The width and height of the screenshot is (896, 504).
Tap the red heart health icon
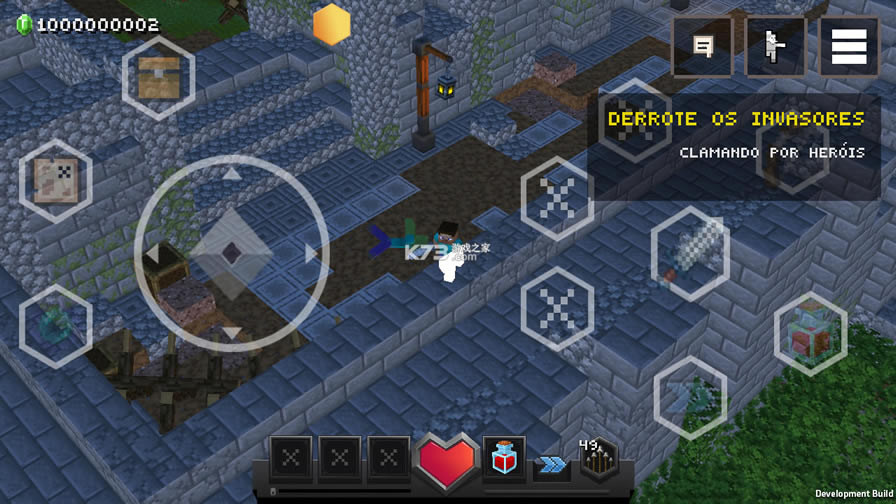[x=447, y=461]
